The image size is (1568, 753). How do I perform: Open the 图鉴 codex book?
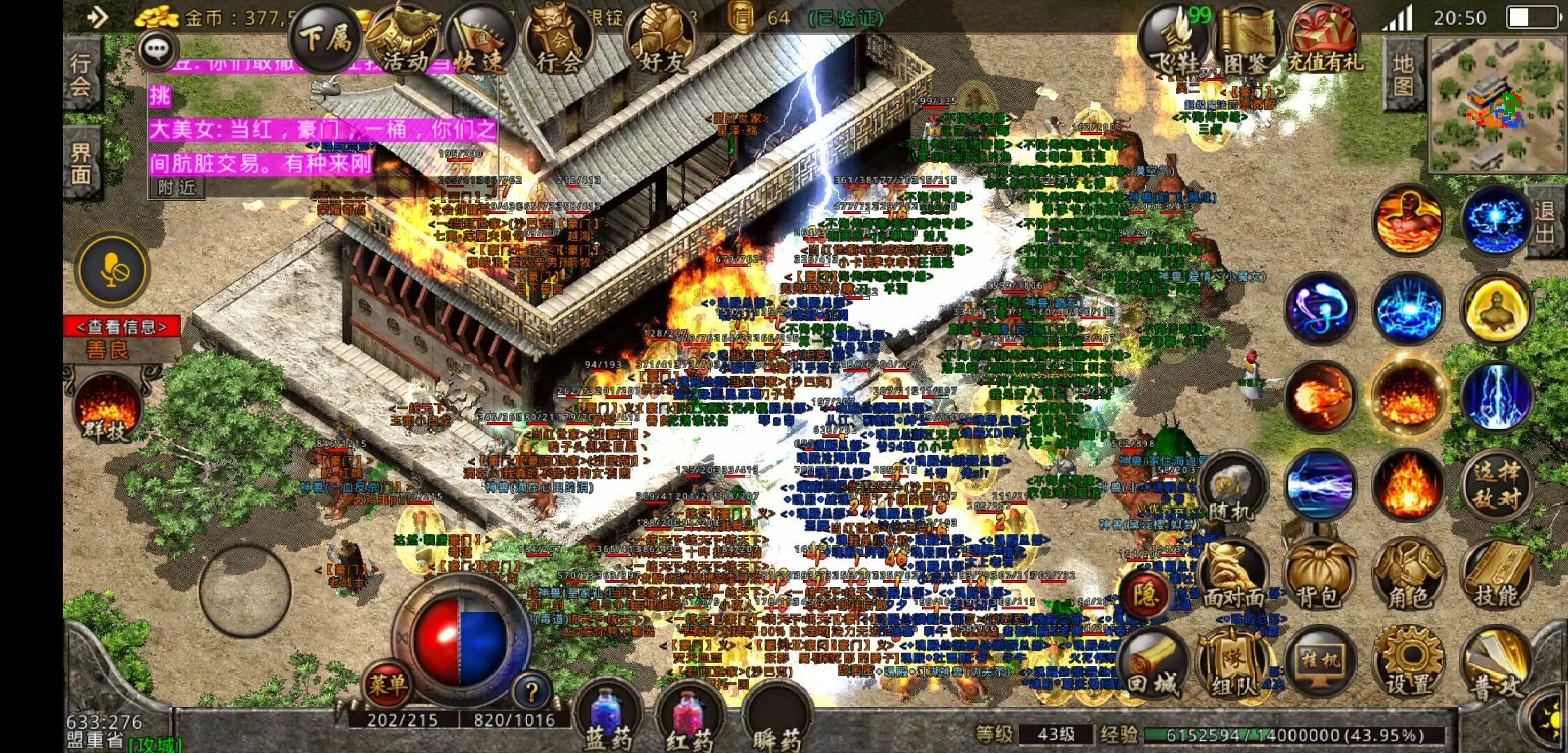click(1244, 43)
